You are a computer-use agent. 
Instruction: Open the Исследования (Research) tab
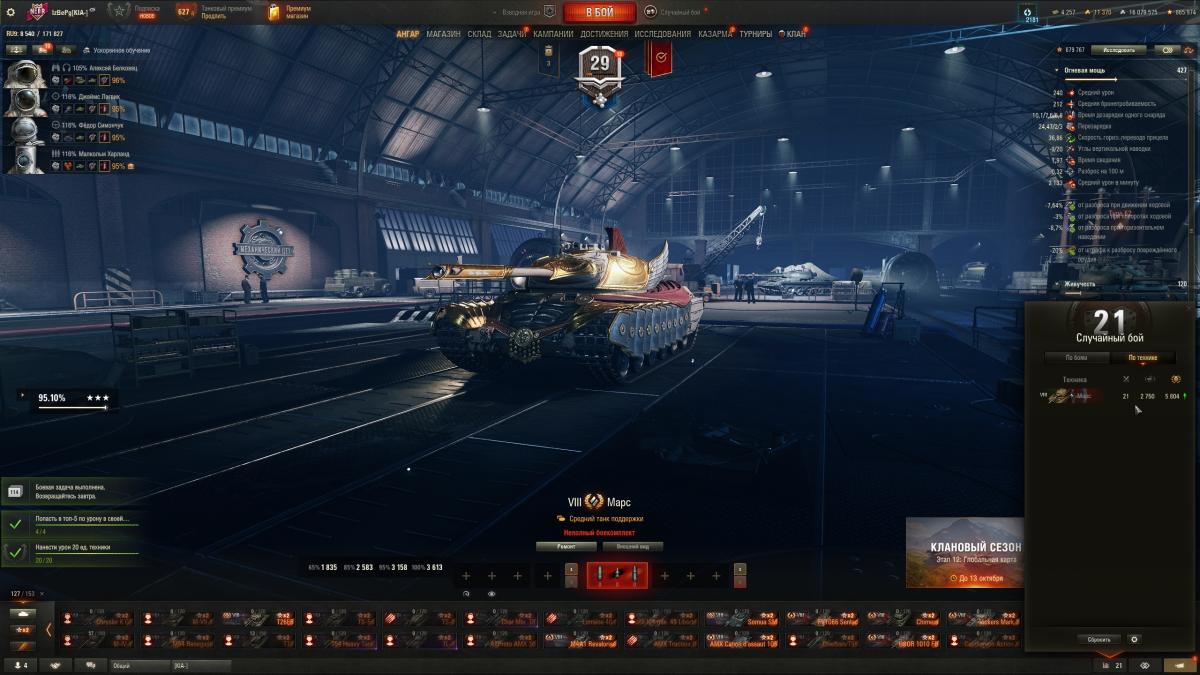tap(662, 34)
